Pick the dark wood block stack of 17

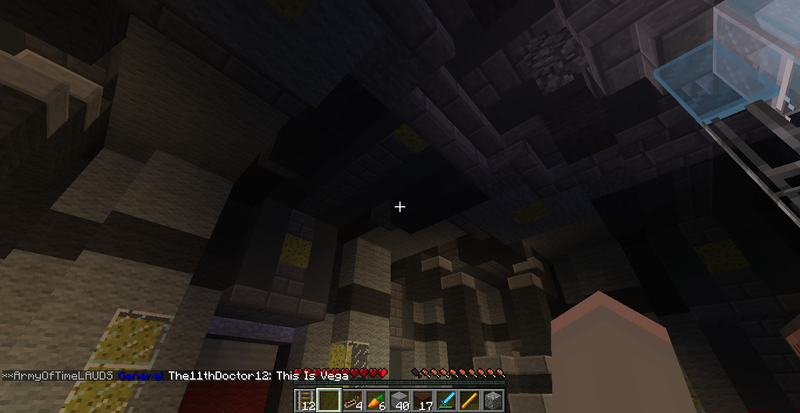[x=422, y=402]
